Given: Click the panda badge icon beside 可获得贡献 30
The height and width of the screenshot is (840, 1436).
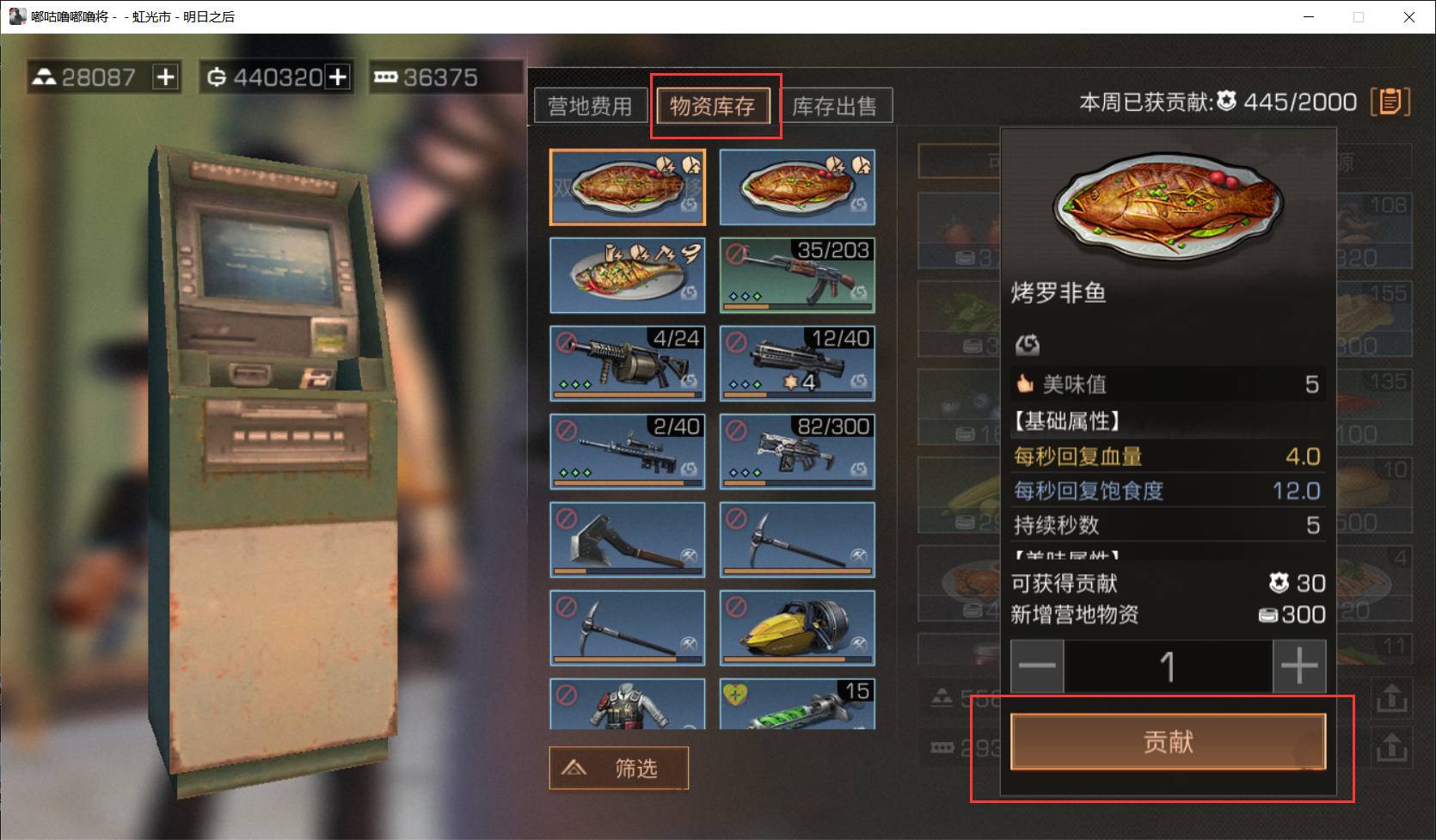Looking at the screenshot, I should tap(1280, 583).
